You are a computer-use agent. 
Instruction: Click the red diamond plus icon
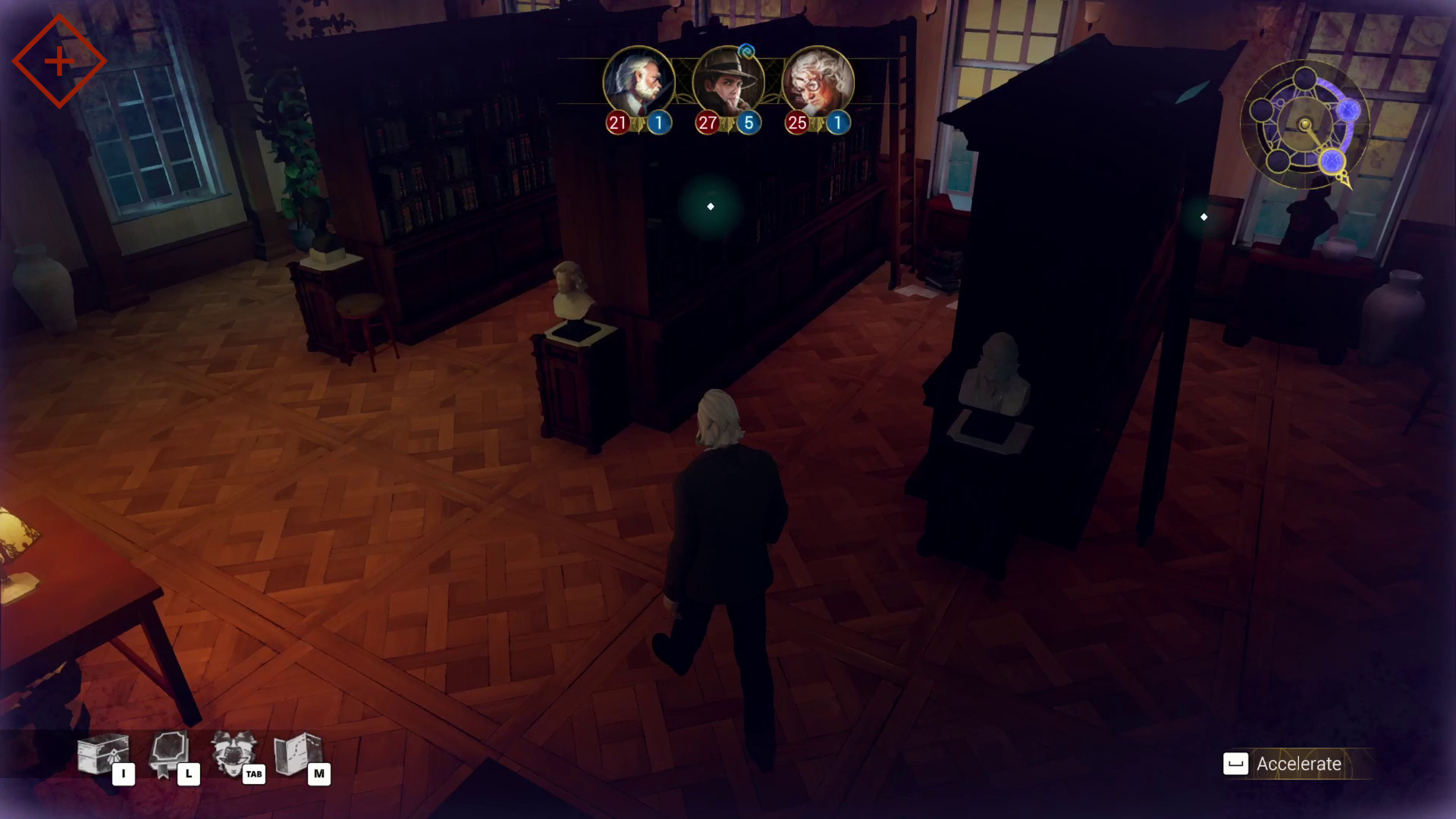(x=59, y=61)
